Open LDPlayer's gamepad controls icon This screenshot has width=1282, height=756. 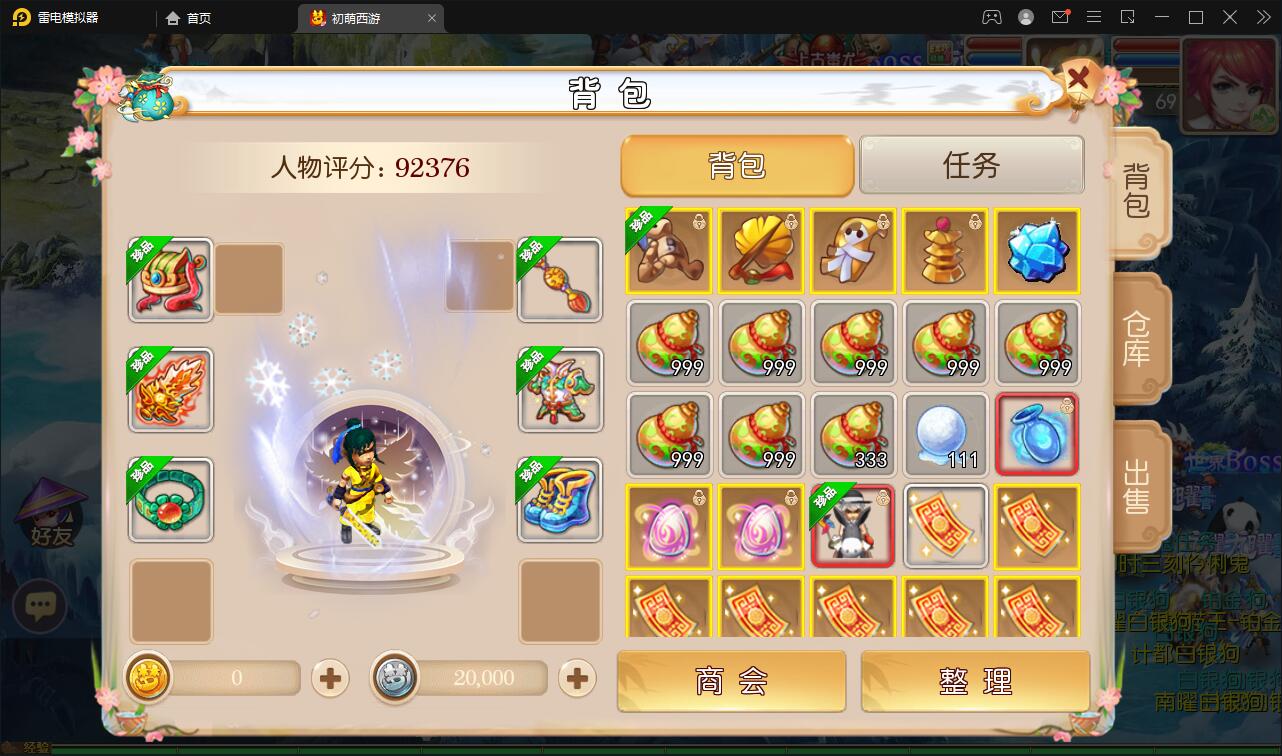992,17
